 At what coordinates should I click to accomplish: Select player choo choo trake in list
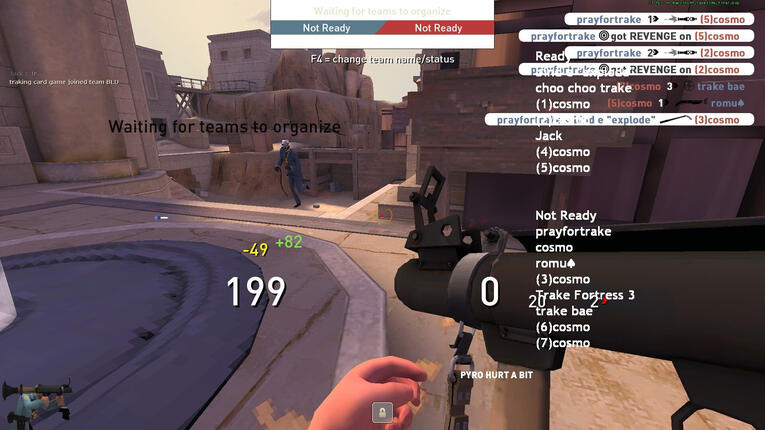coord(583,88)
